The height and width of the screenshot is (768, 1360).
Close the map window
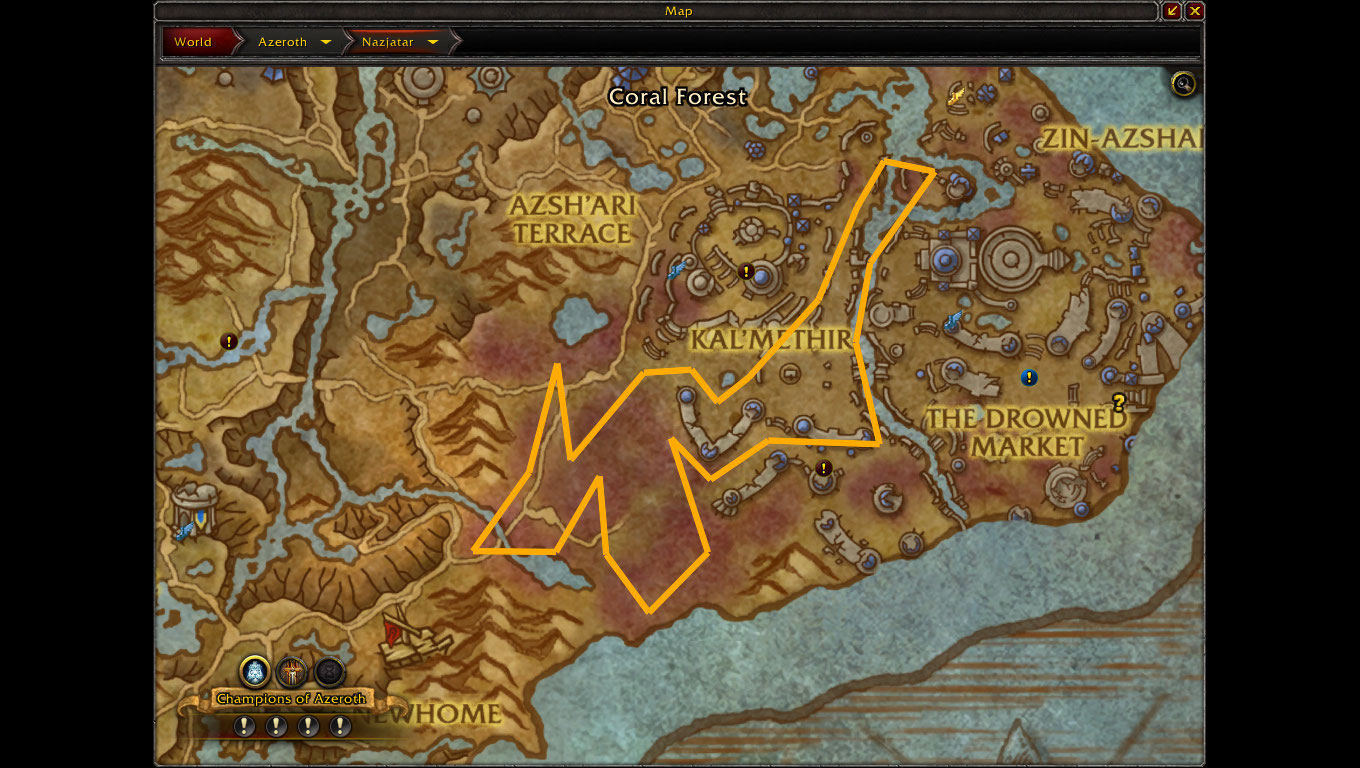1195,11
